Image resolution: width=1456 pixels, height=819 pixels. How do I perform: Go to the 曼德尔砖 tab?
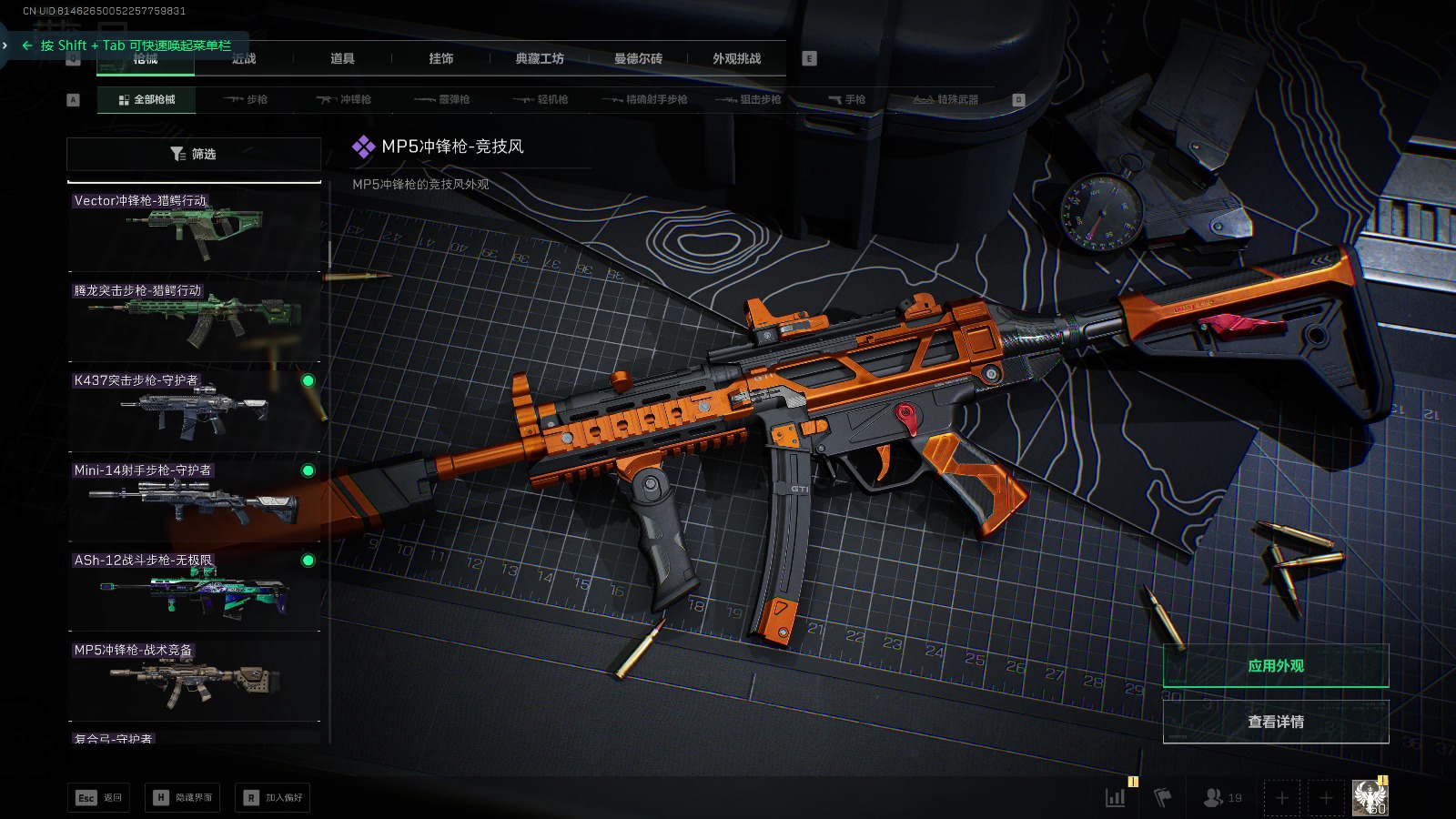point(638,59)
